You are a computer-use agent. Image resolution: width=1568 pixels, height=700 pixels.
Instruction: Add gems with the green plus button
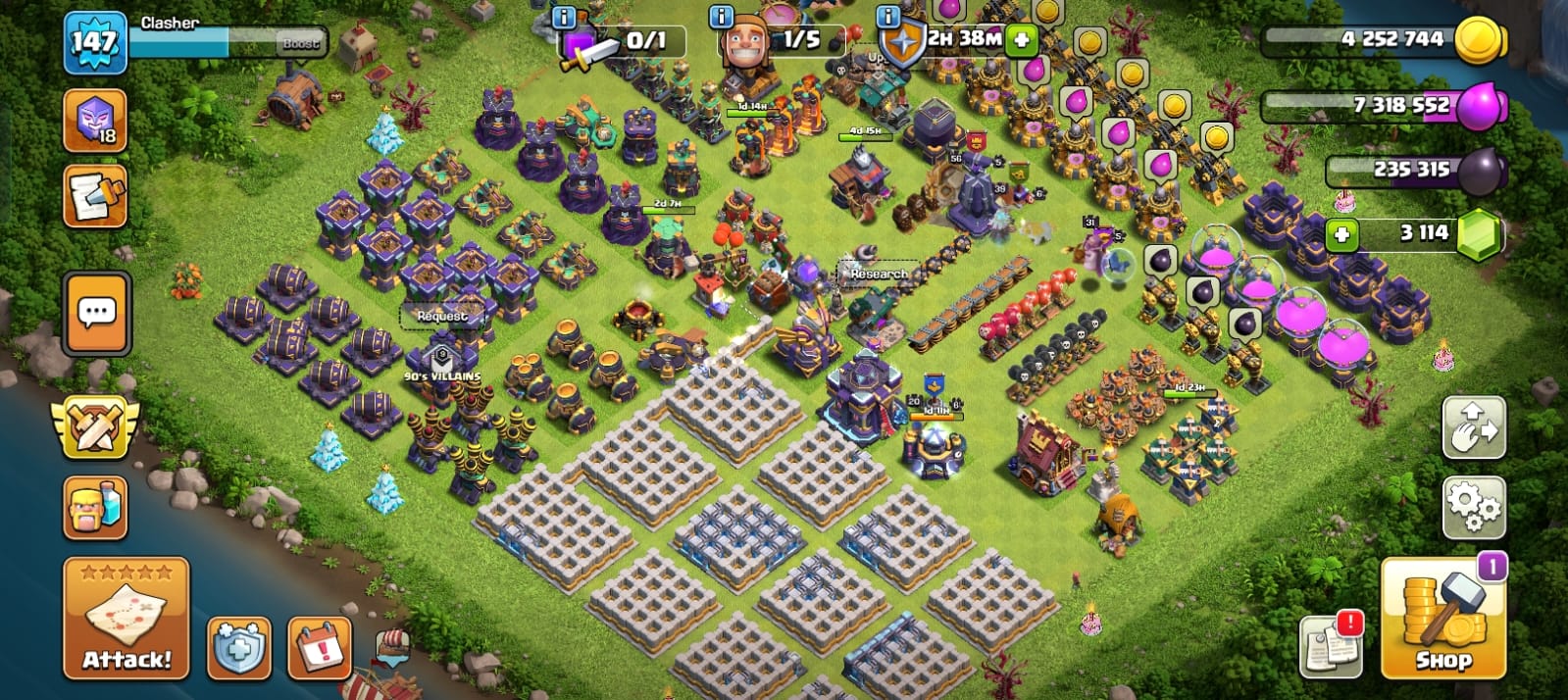[1341, 235]
